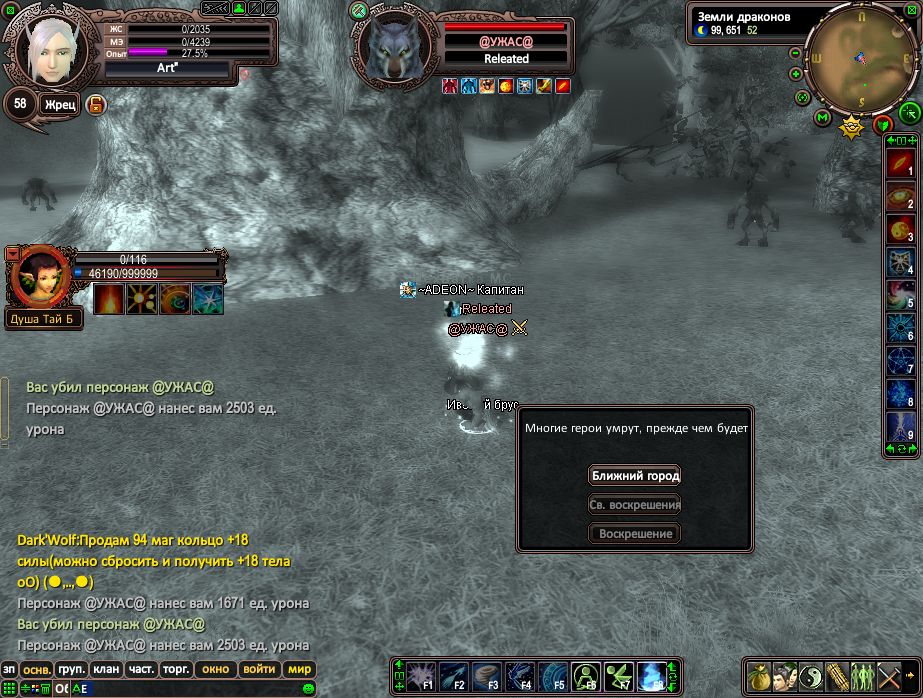Choose the Св. воскрешения scroll option
Image resolution: width=923 pixels, height=698 pixels.
click(x=634, y=504)
